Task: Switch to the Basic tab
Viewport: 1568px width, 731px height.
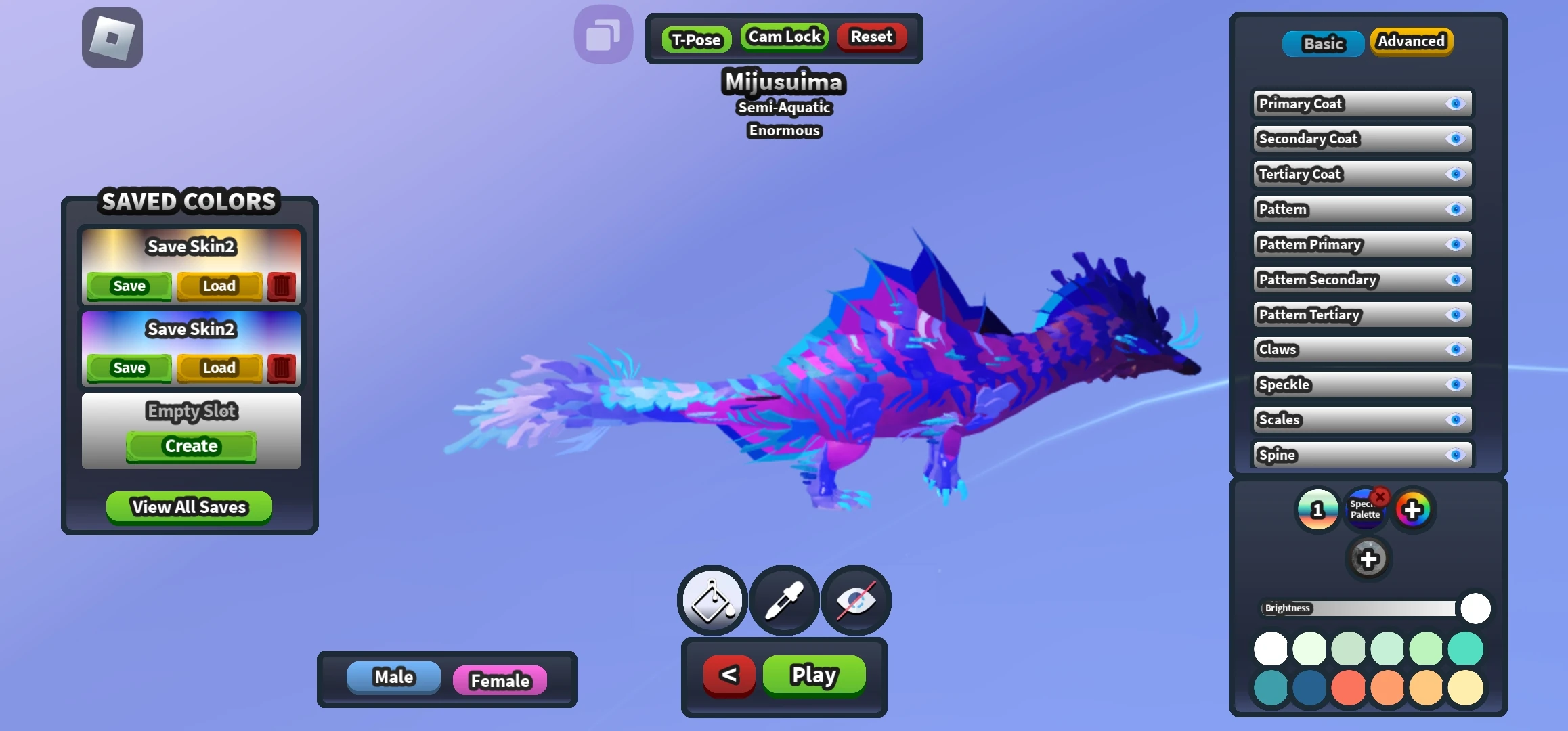Action: 1322,43
